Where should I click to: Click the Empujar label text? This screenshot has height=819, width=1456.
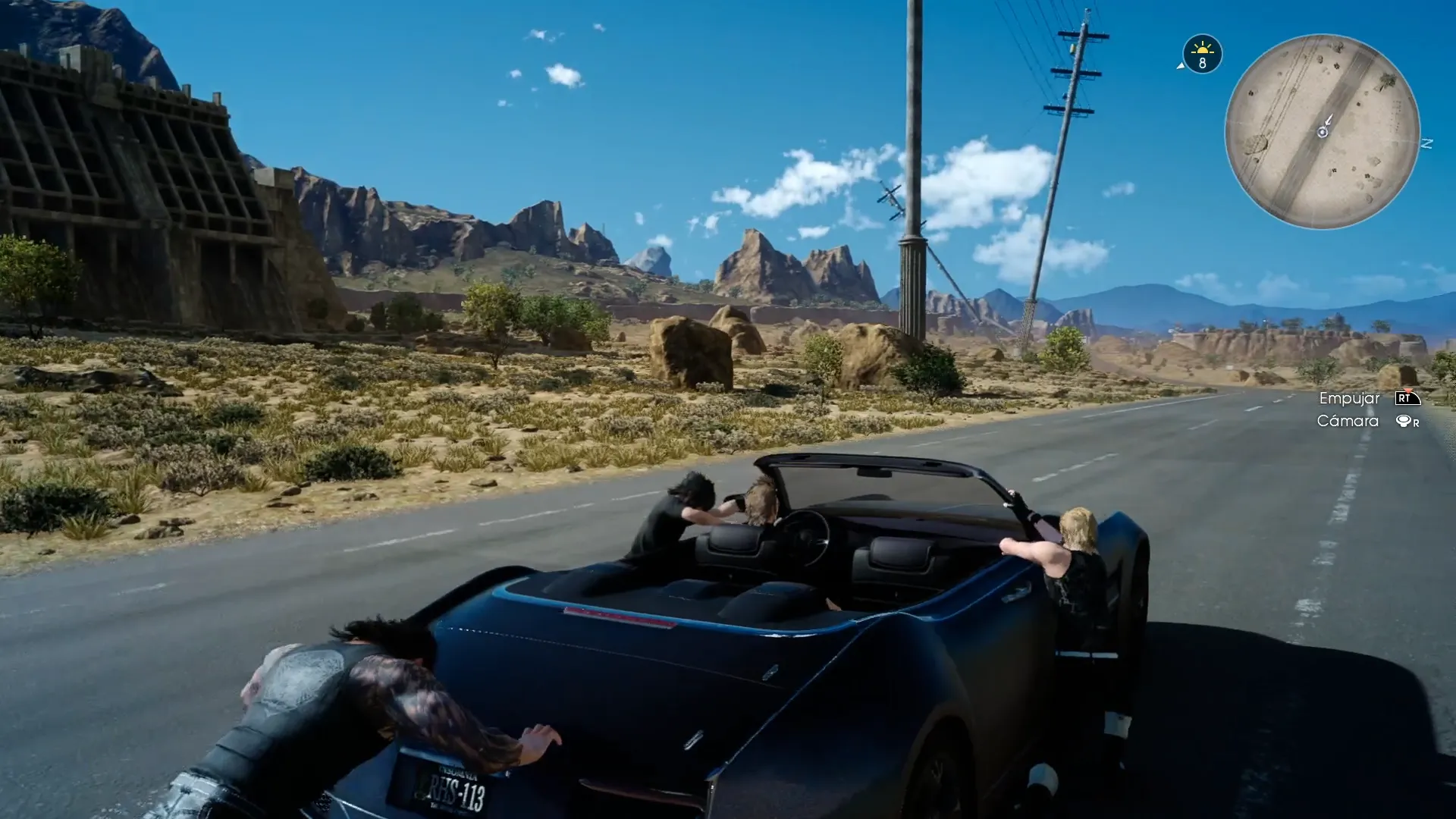click(1350, 397)
